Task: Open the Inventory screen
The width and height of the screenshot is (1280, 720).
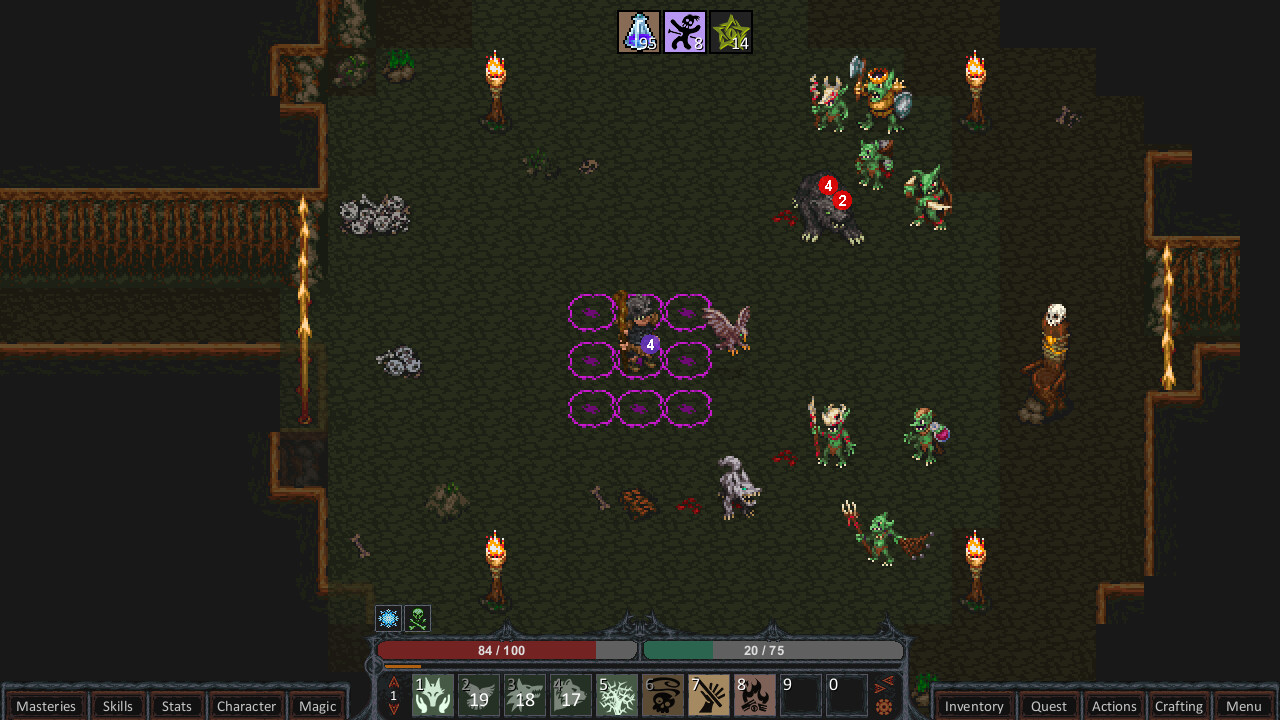Action: (x=973, y=706)
